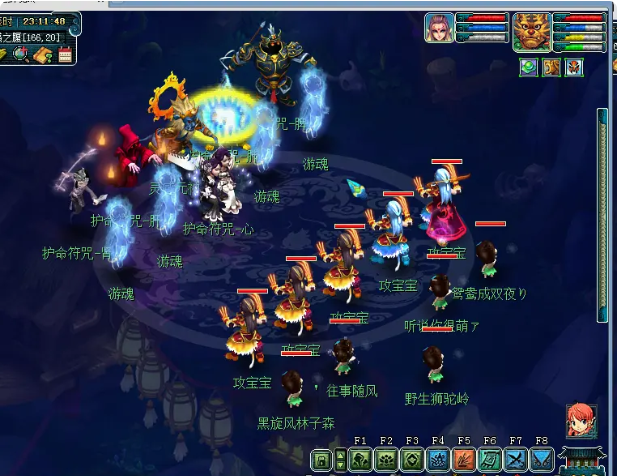Open the calendar activity icon
Viewport: 617px width, 476px height.
coord(65,54)
